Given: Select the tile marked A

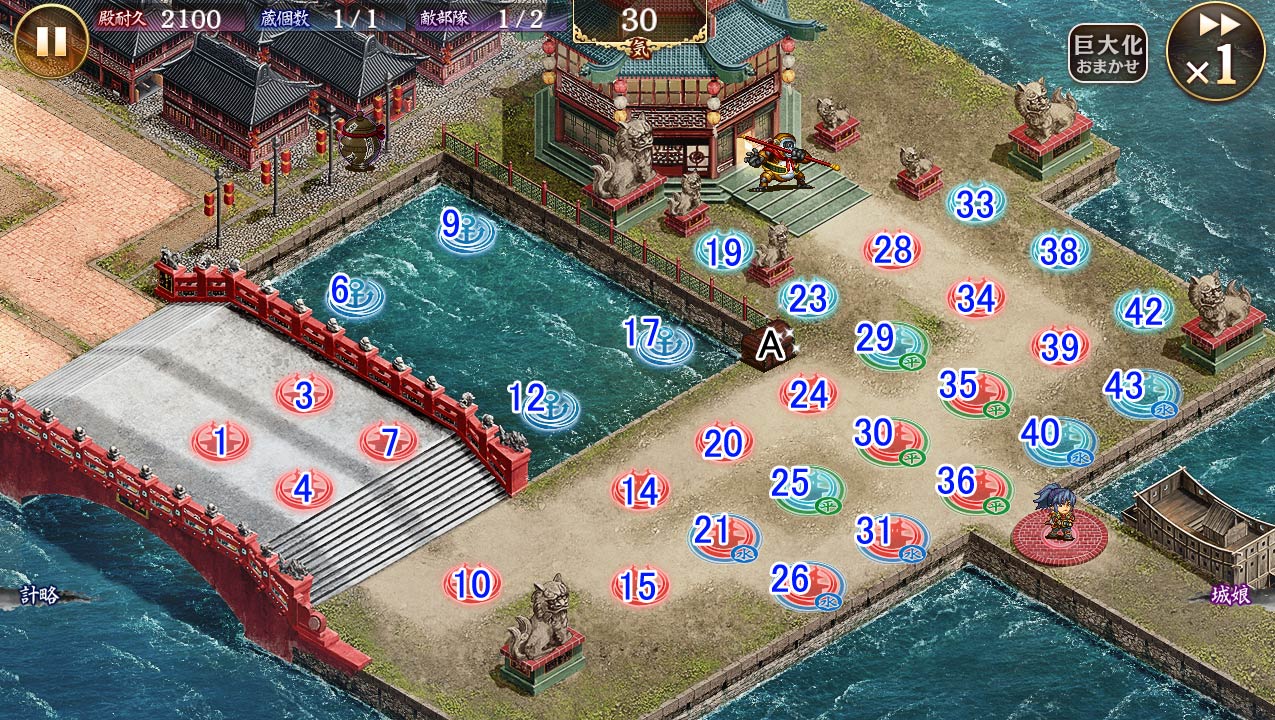Looking at the screenshot, I should pos(771,345).
